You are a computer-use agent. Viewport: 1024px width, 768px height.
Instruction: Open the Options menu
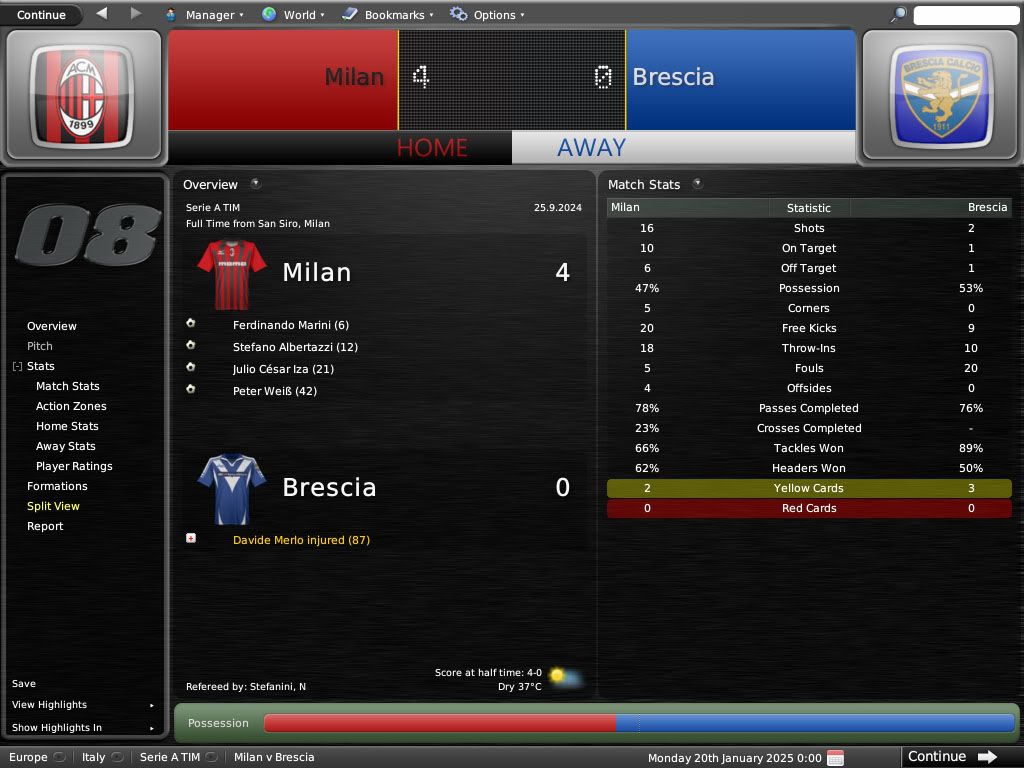click(486, 15)
